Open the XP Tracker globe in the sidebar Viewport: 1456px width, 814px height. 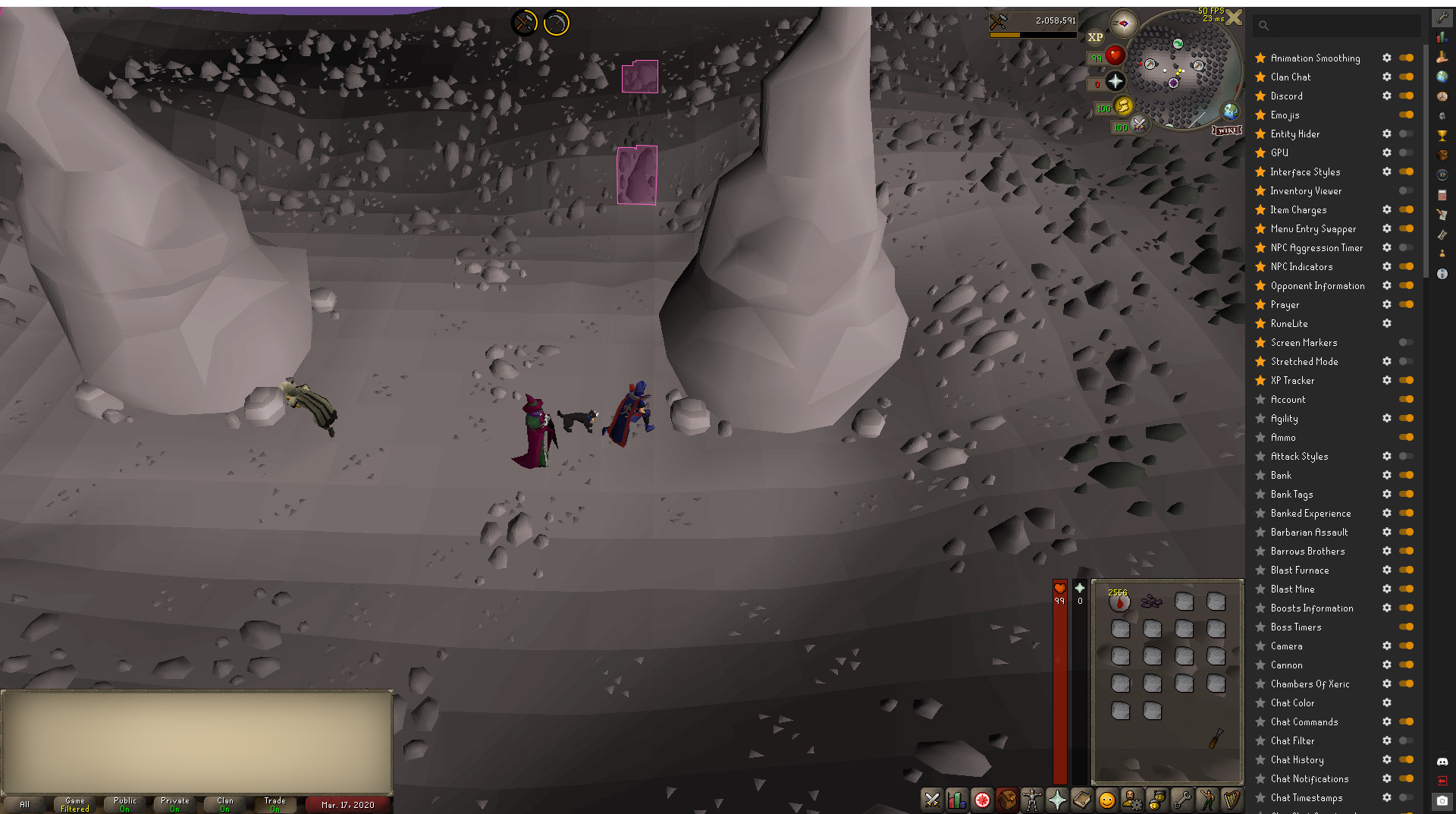1442,174
